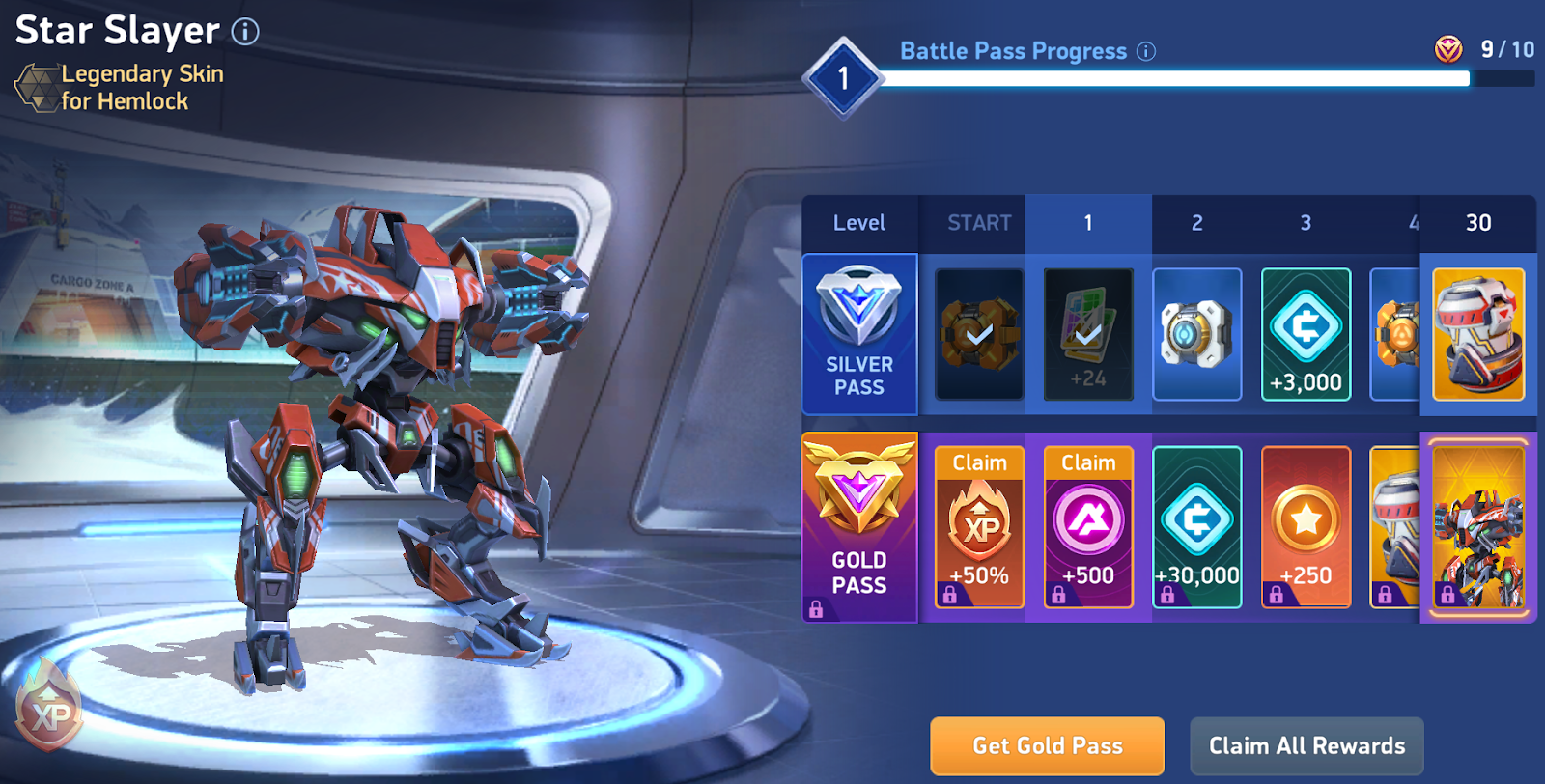1545x784 pixels.
Task: Select the level 30 column tab
Action: coord(1479,222)
